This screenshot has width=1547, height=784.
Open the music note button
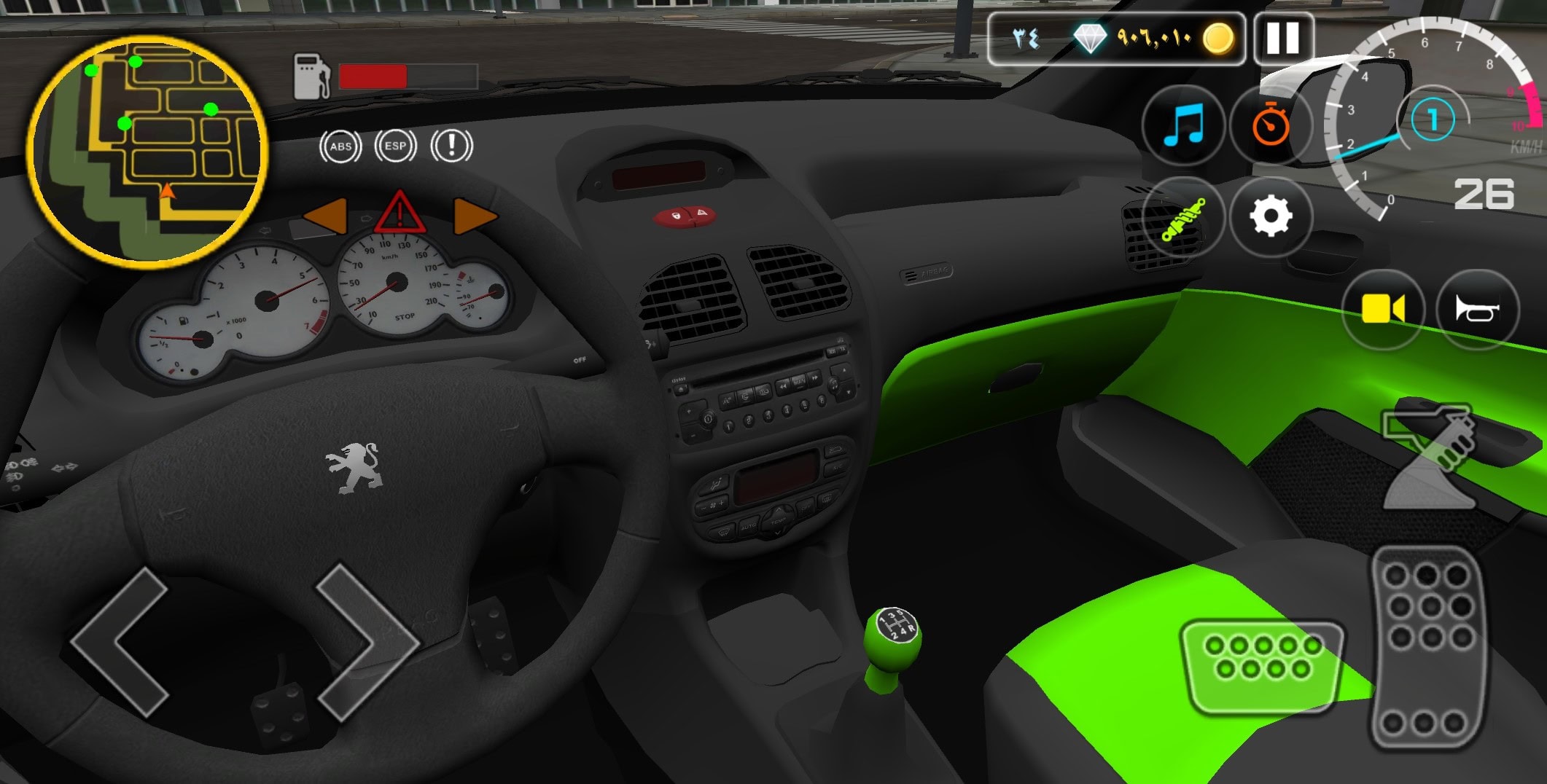click(1183, 125)
